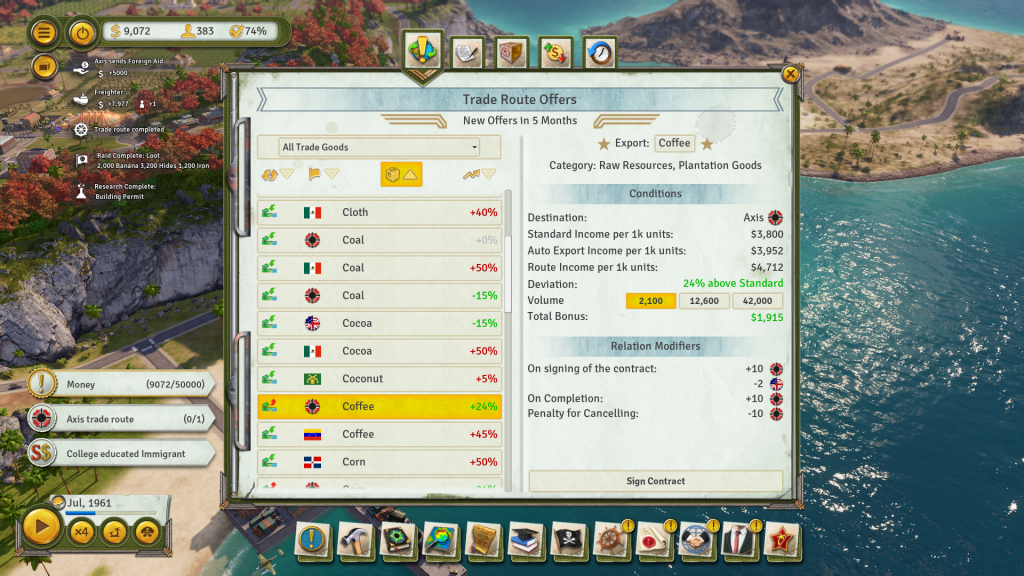Open the College educated Immigrant task

point(120,454)
